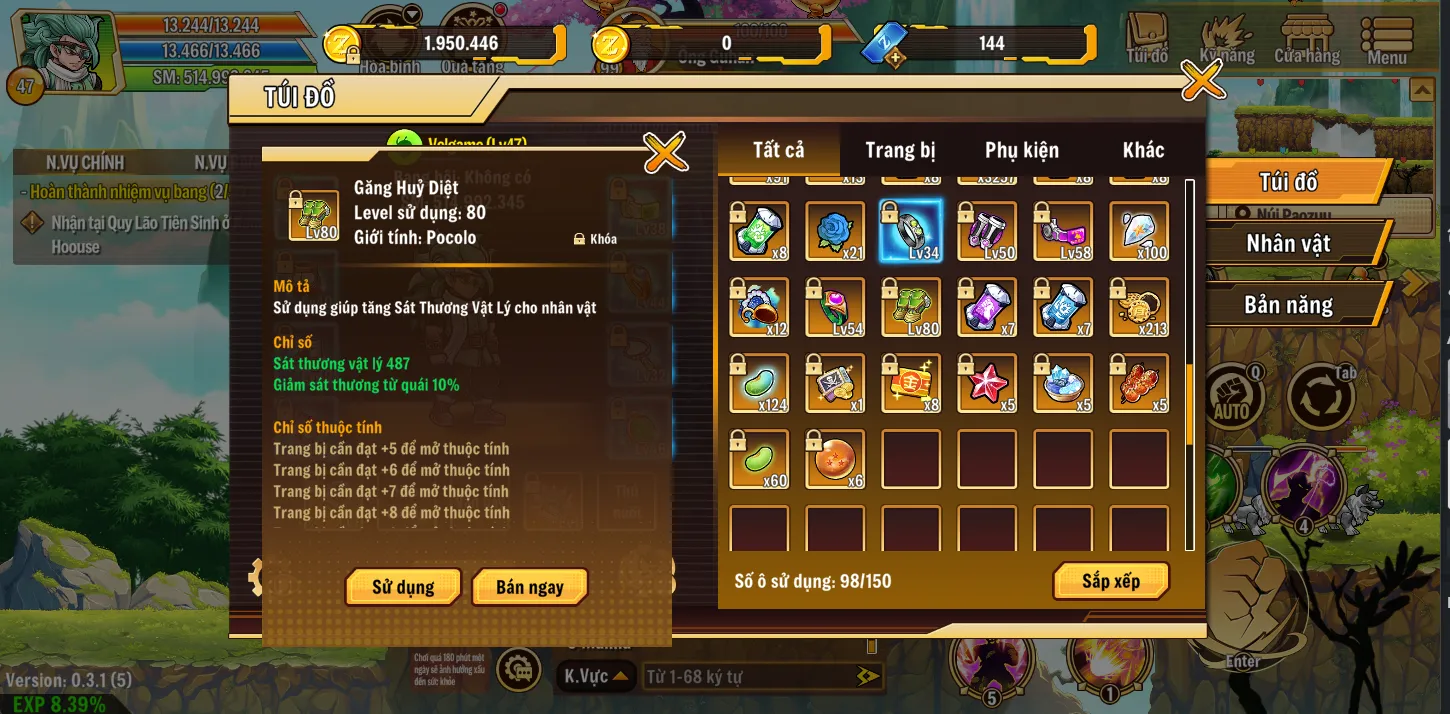Toggle the AUTO fist button
The width and height of the screenshot is (1450, 714).
click(1231, 396)
